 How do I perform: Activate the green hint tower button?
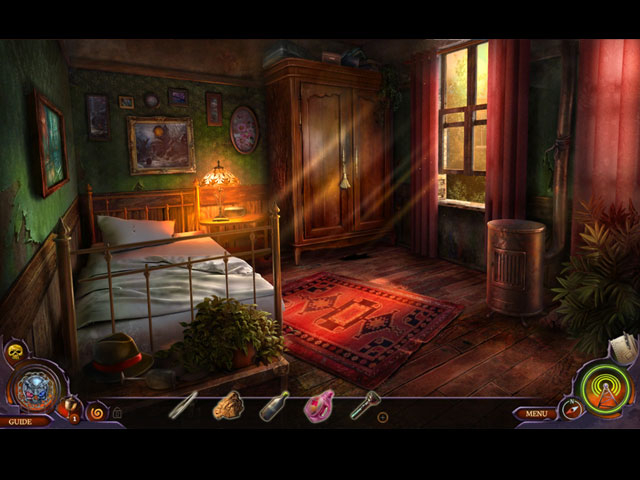click(x=606, y=387)
